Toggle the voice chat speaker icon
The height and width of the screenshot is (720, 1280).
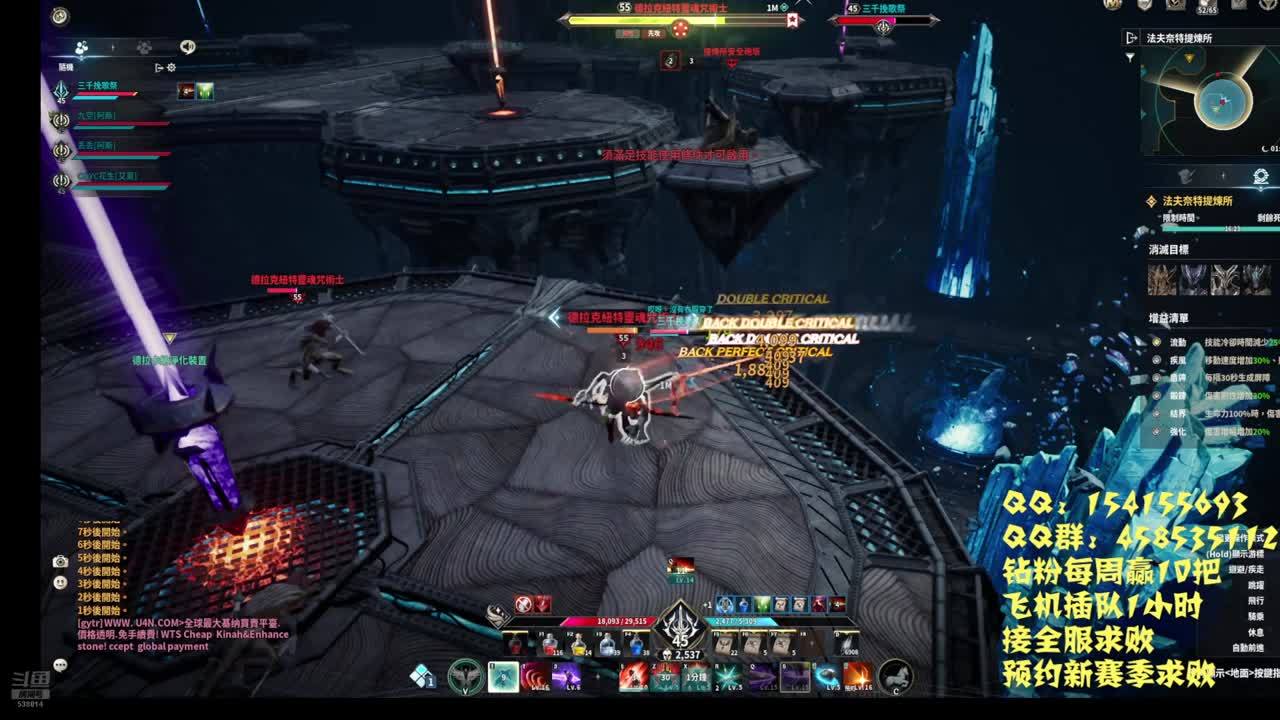click(188, 47)
